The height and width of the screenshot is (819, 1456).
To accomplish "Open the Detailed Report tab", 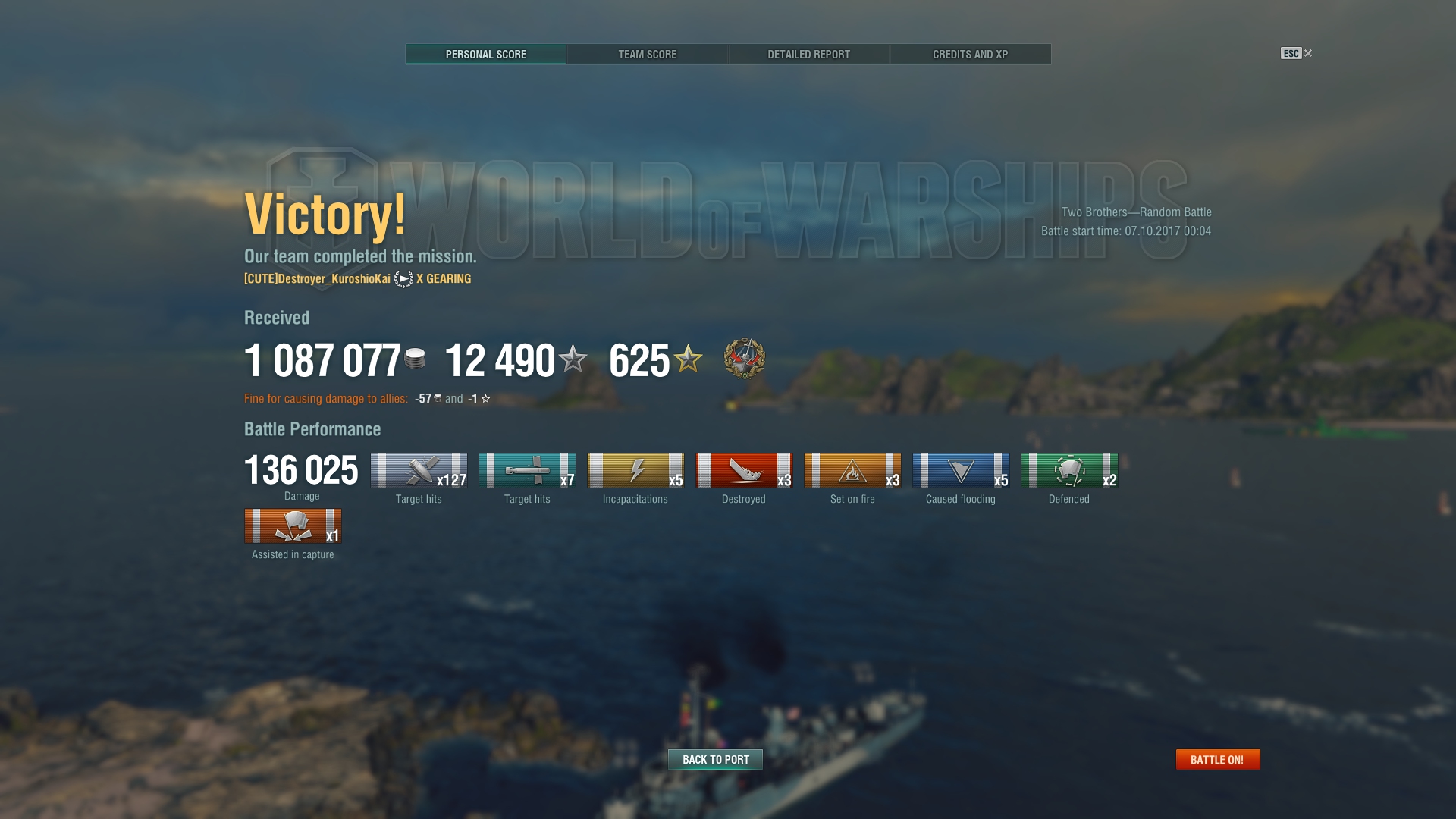I will pos(808,55).
